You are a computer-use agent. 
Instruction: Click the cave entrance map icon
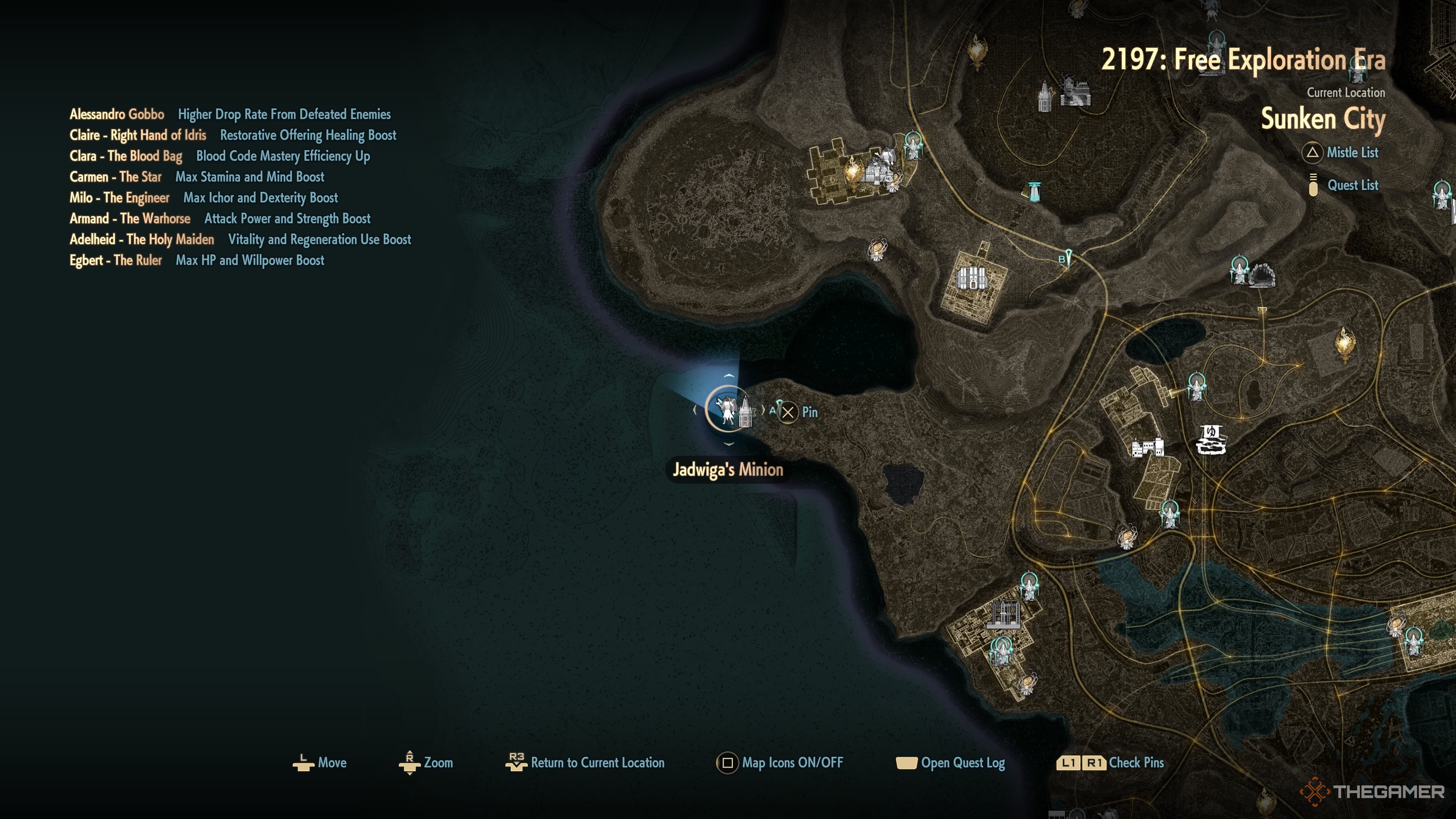click(1261, 275)
